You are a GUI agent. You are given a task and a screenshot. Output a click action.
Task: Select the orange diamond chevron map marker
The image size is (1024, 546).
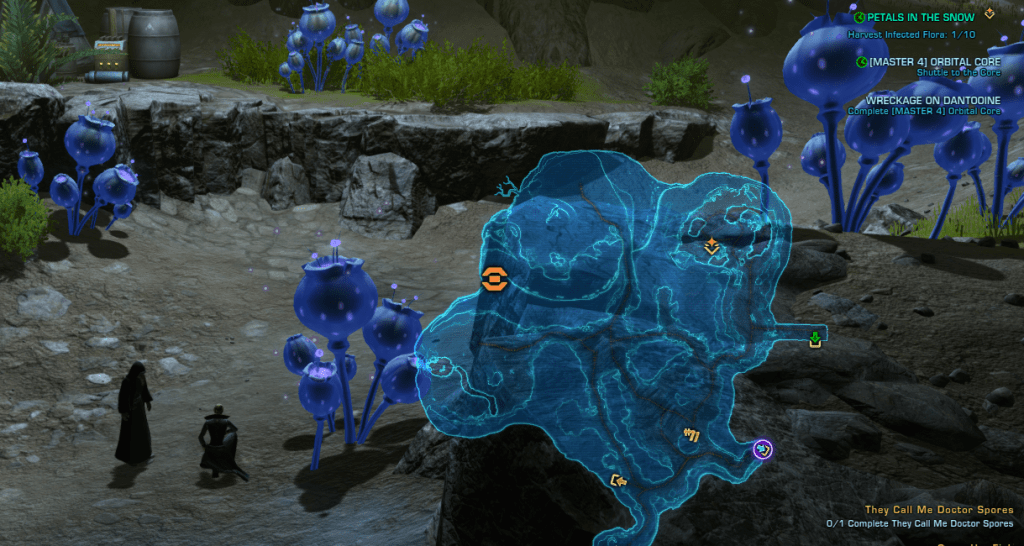click(712, 245)
